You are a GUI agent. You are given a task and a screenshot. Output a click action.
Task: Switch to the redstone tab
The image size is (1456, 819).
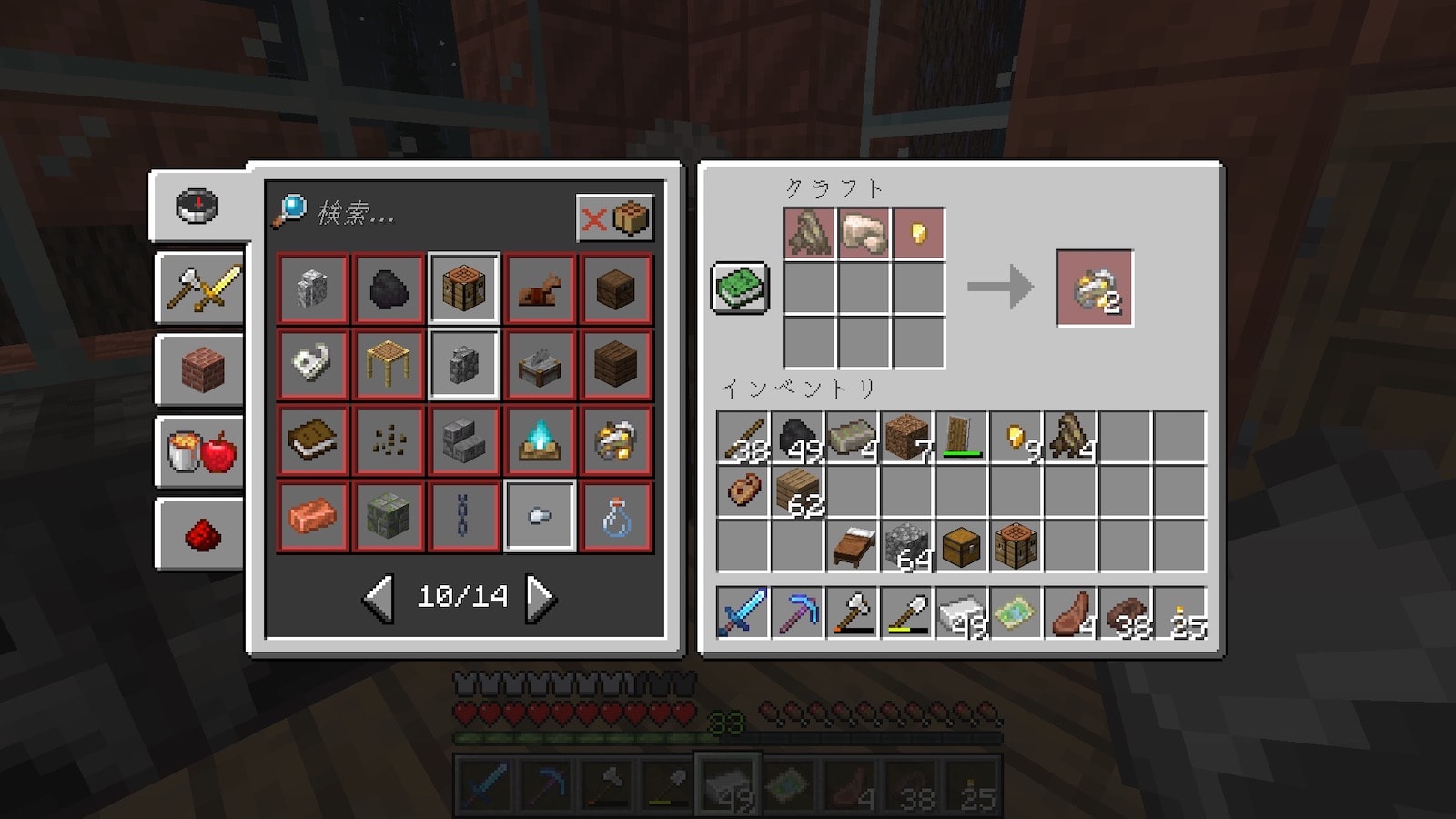click(x=201, y=535)
